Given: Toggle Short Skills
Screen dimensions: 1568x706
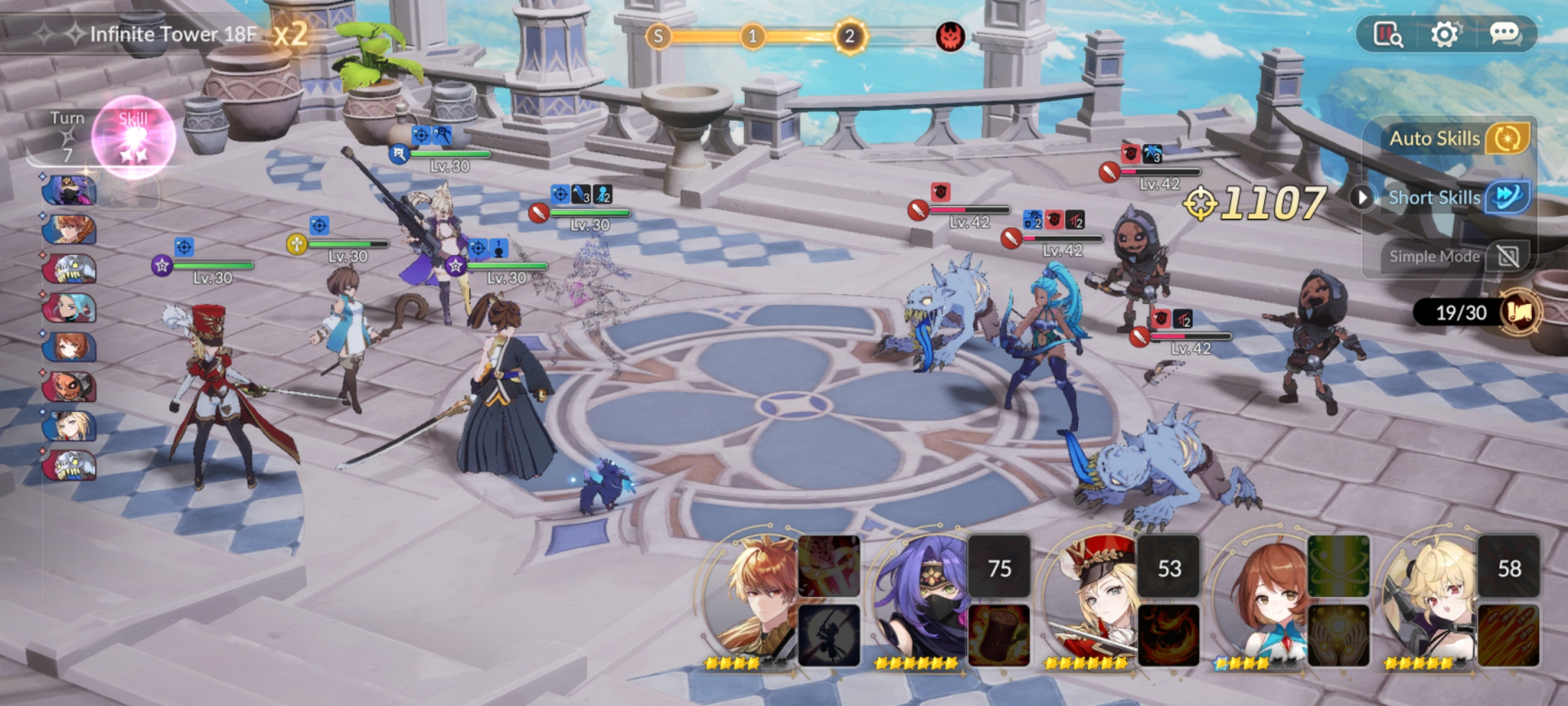Looking at the screenshot, I should click(x=1507, y=197).
